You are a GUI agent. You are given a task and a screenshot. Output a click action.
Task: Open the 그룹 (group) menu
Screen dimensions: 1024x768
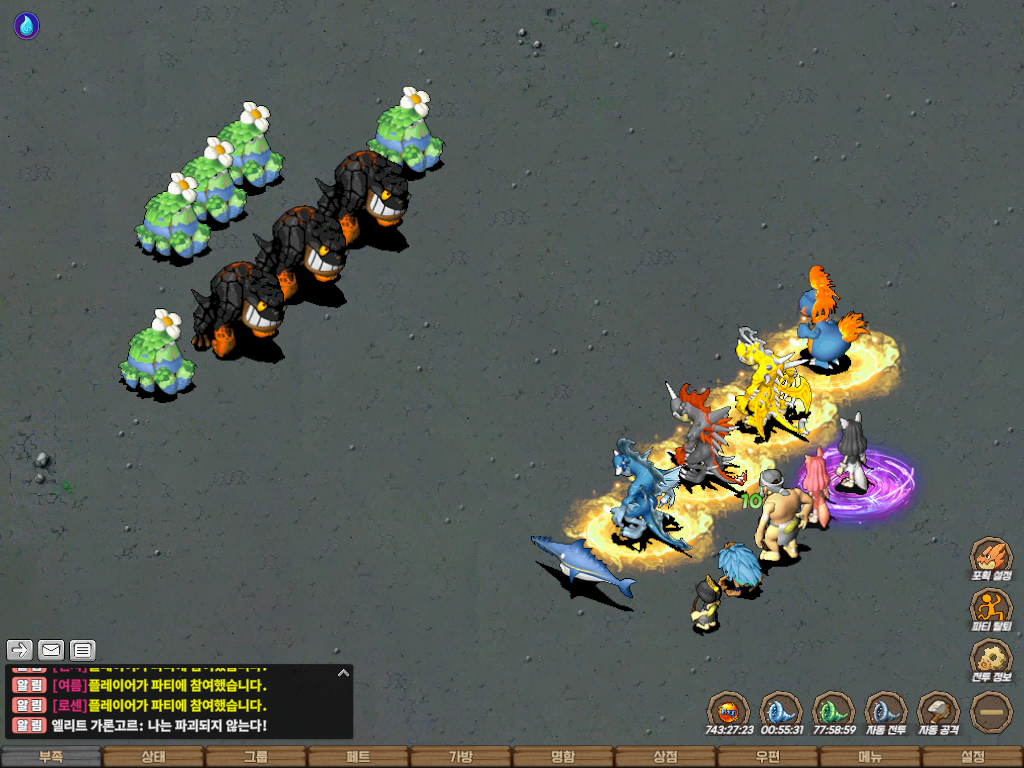tap(256, 757)
